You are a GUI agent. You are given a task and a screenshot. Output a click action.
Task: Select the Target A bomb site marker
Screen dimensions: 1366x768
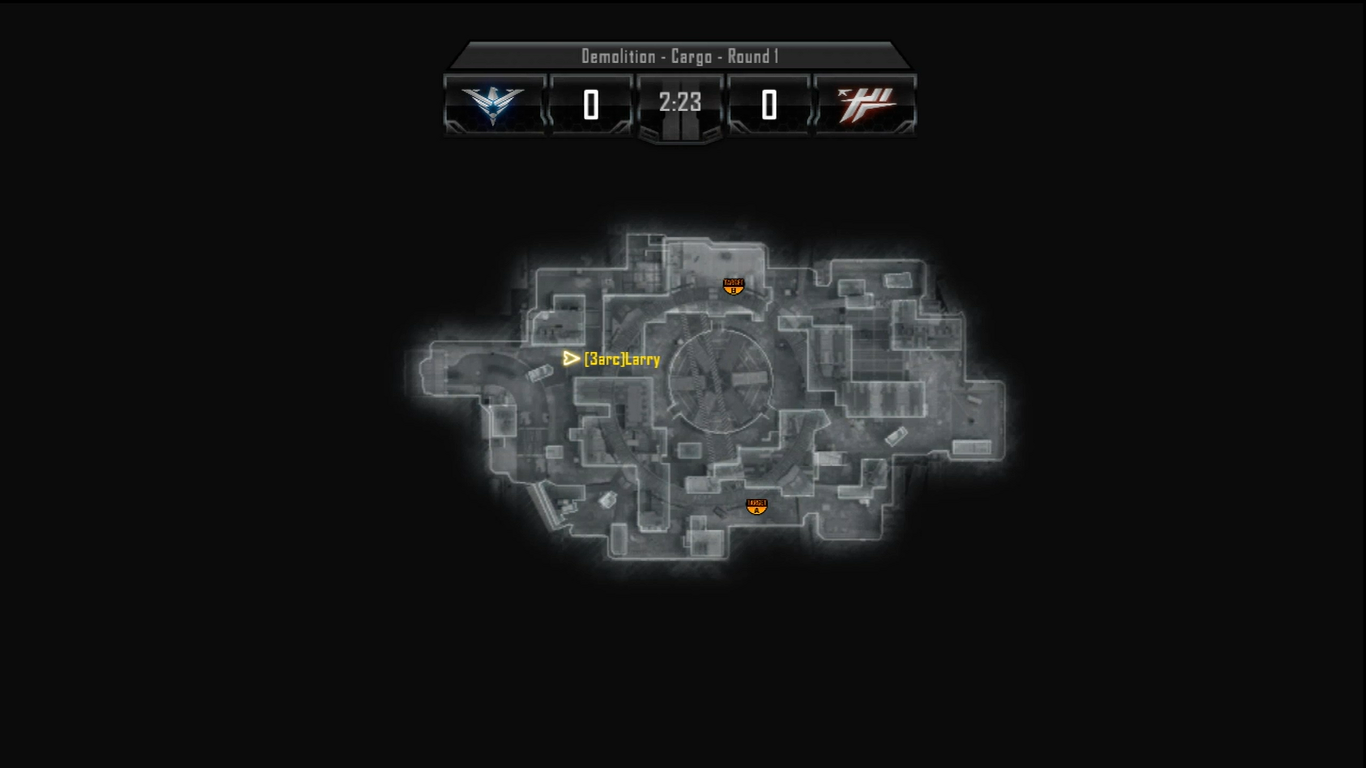pyautogui.click(x=757, y=506)
